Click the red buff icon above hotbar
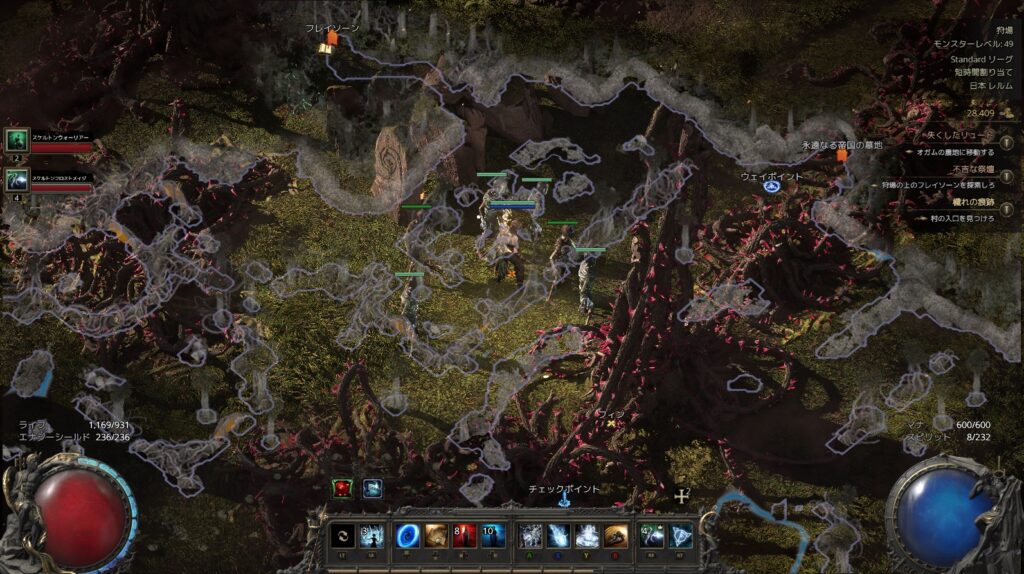Viewport: 1024px width, 574px height. tap(344, 488)
